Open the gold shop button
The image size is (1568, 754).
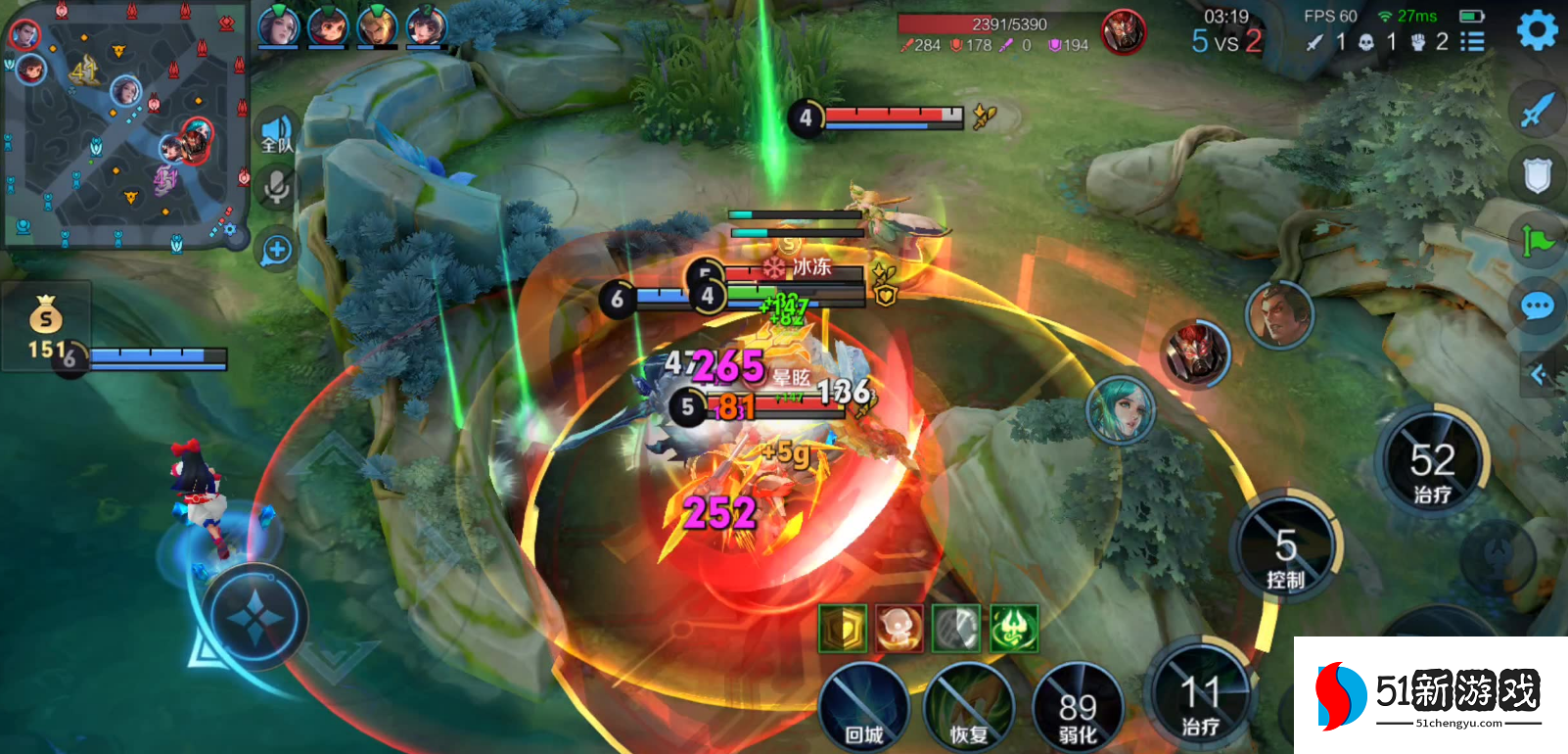coord(45,325)
